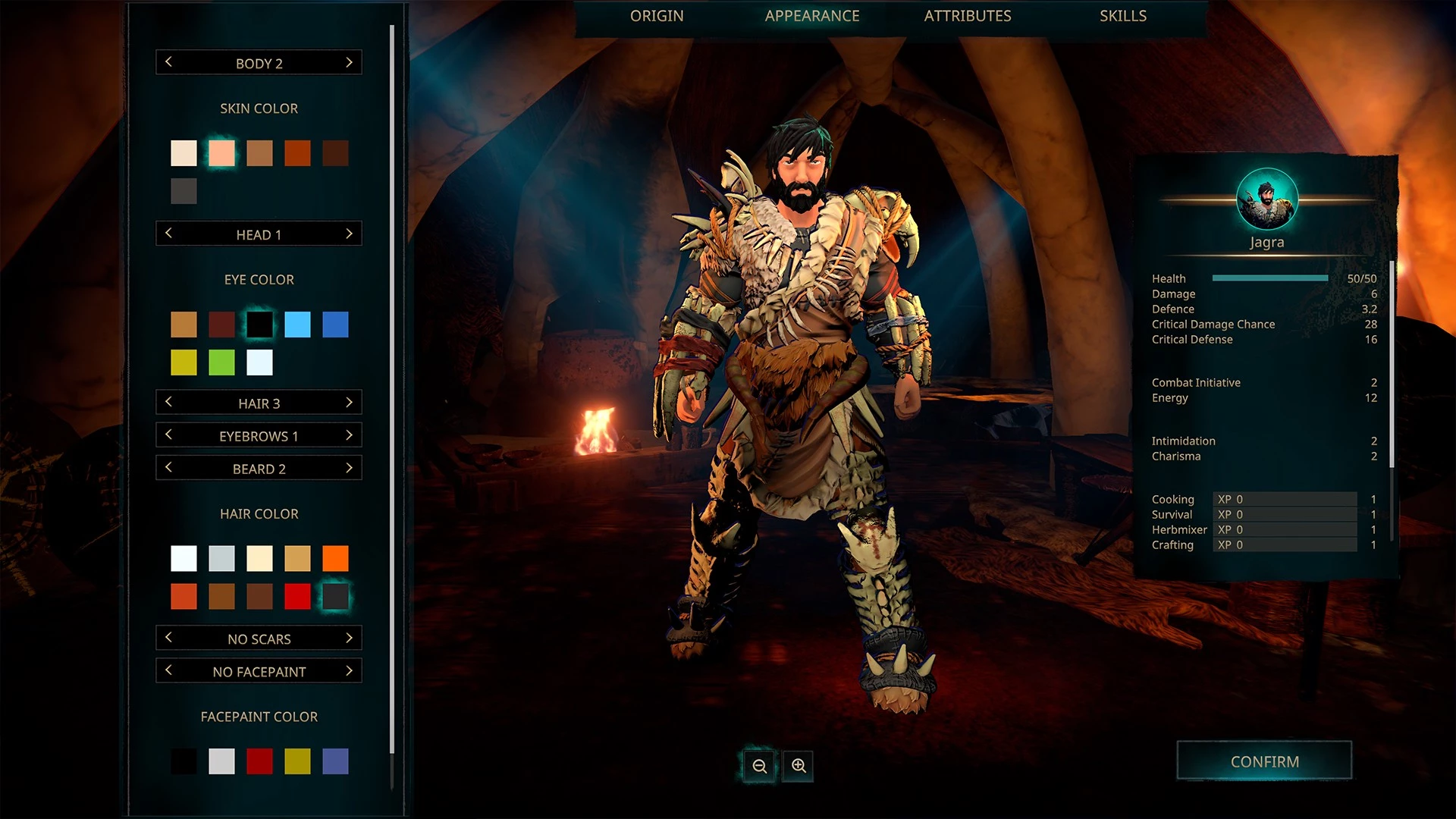Select the Appearance tab
1456x819 pixels.
811,16
